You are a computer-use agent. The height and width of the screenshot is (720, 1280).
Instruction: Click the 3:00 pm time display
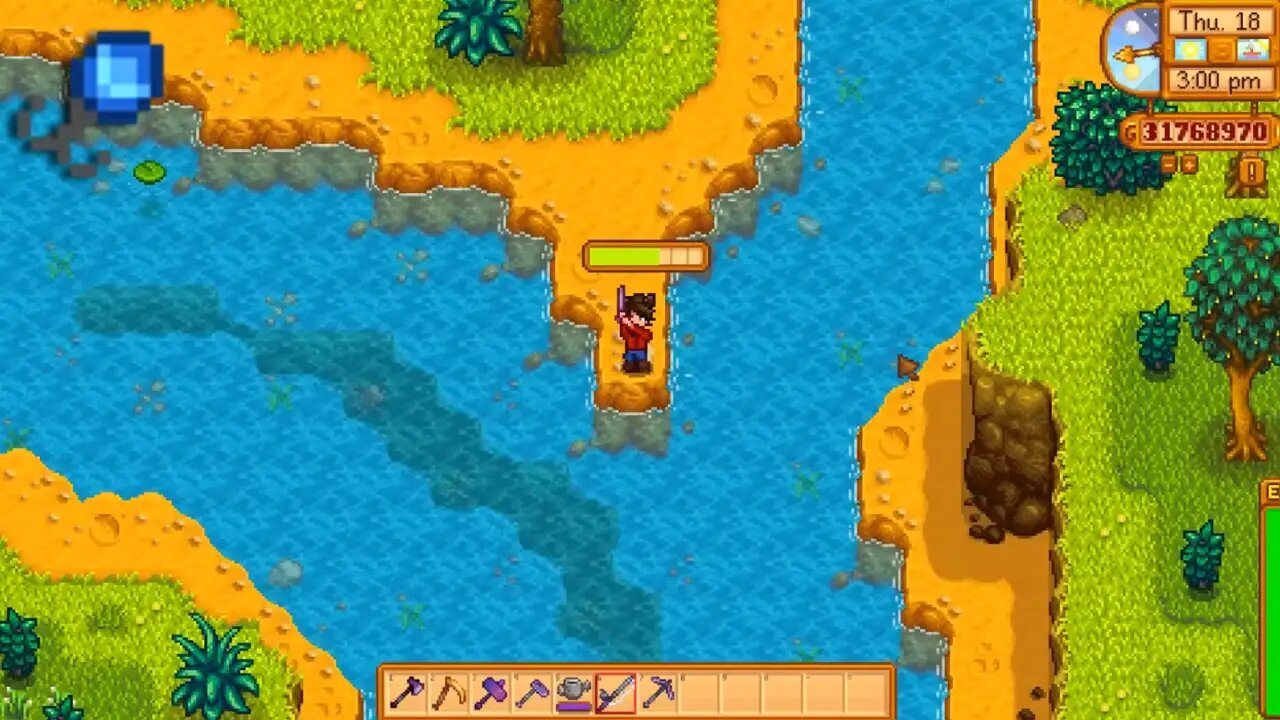(x=1220, y=79)
